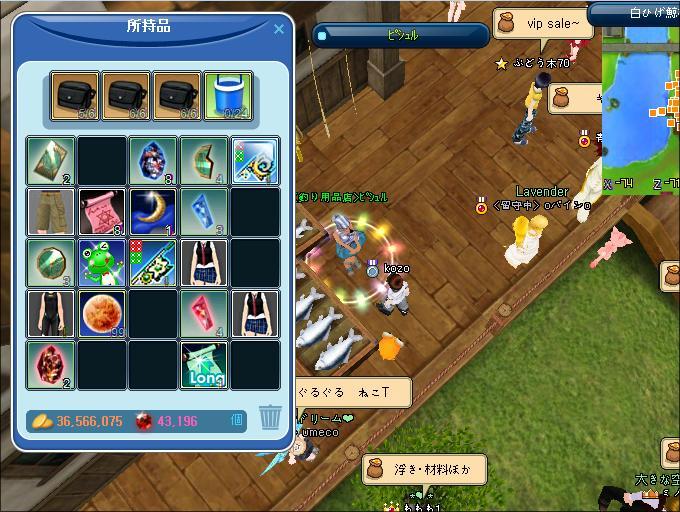Select the black bag showing 5/6
680x512 pixels.
75,95
